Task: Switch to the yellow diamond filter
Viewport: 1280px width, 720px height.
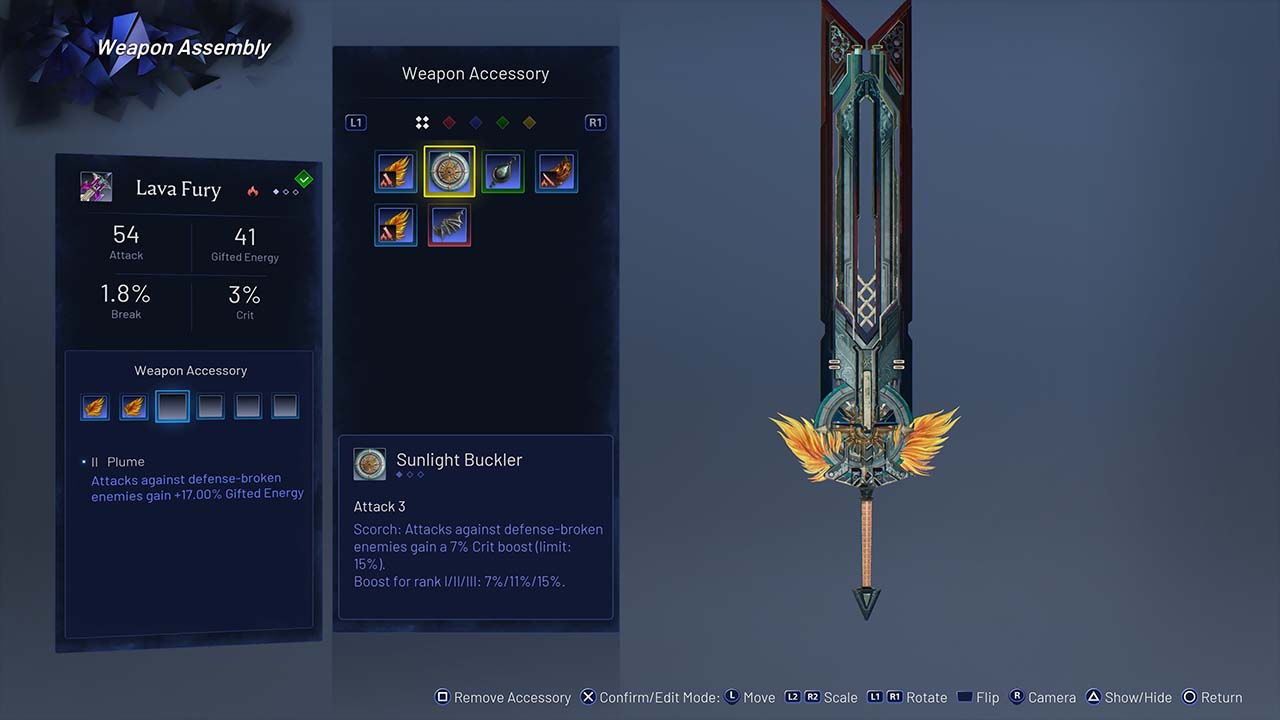Action: coord(530,122)
